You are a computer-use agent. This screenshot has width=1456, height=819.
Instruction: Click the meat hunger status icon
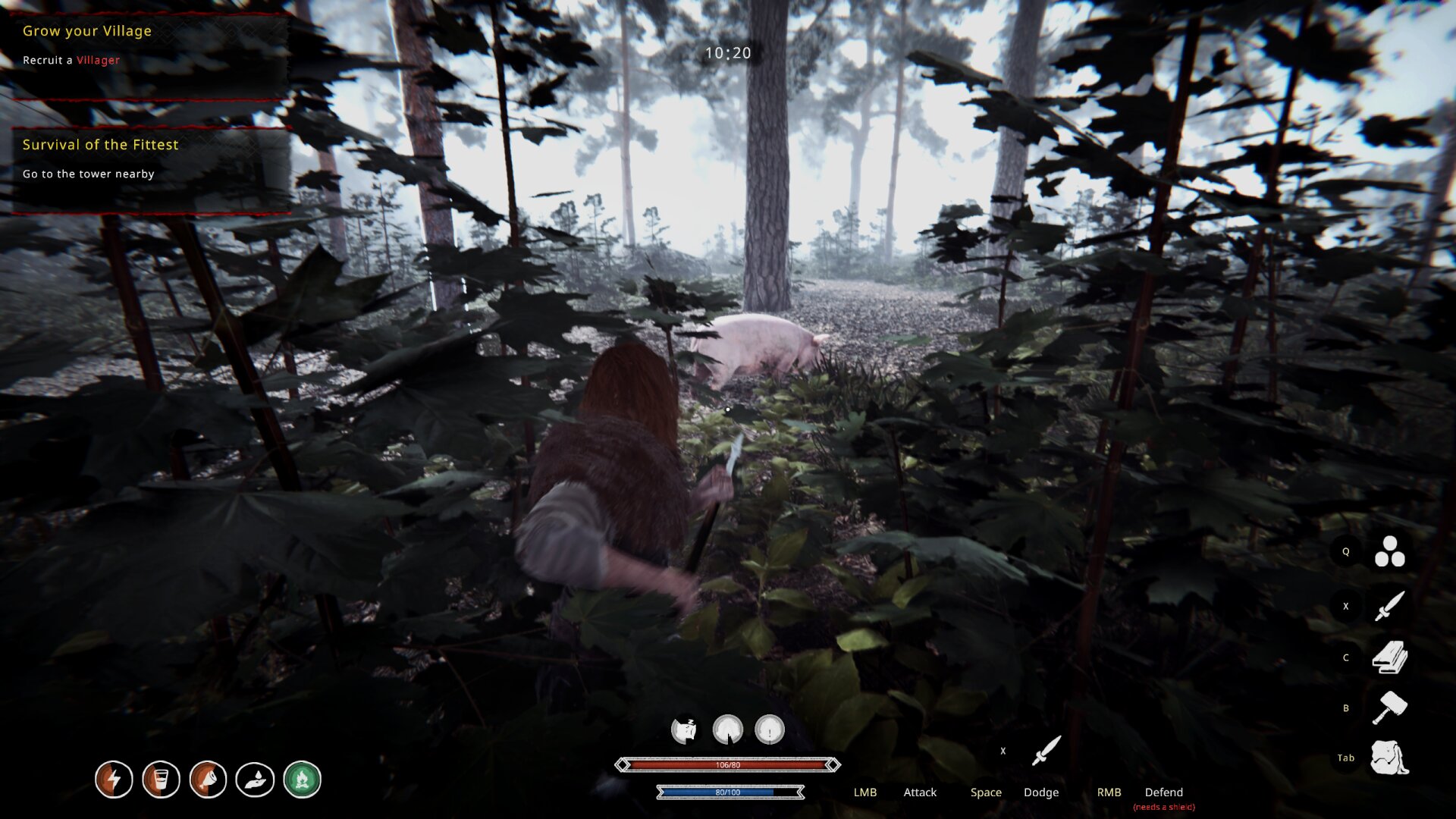pos(209,779)
